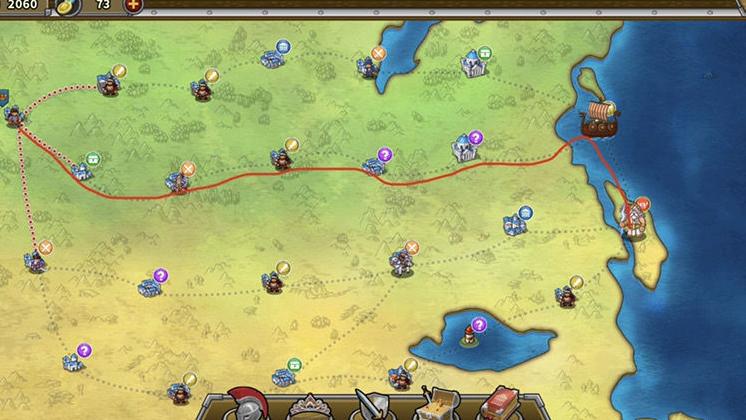746x420 pixels.
Task: Open the generals menu with the Roman helmet
Action: click(243, 403)
